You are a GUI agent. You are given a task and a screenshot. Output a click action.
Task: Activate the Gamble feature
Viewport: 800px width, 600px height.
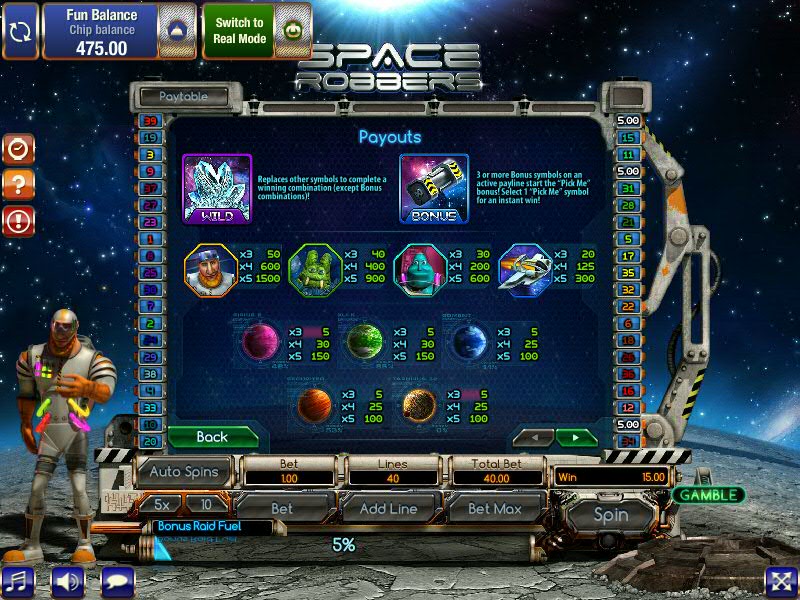point(708,495)
